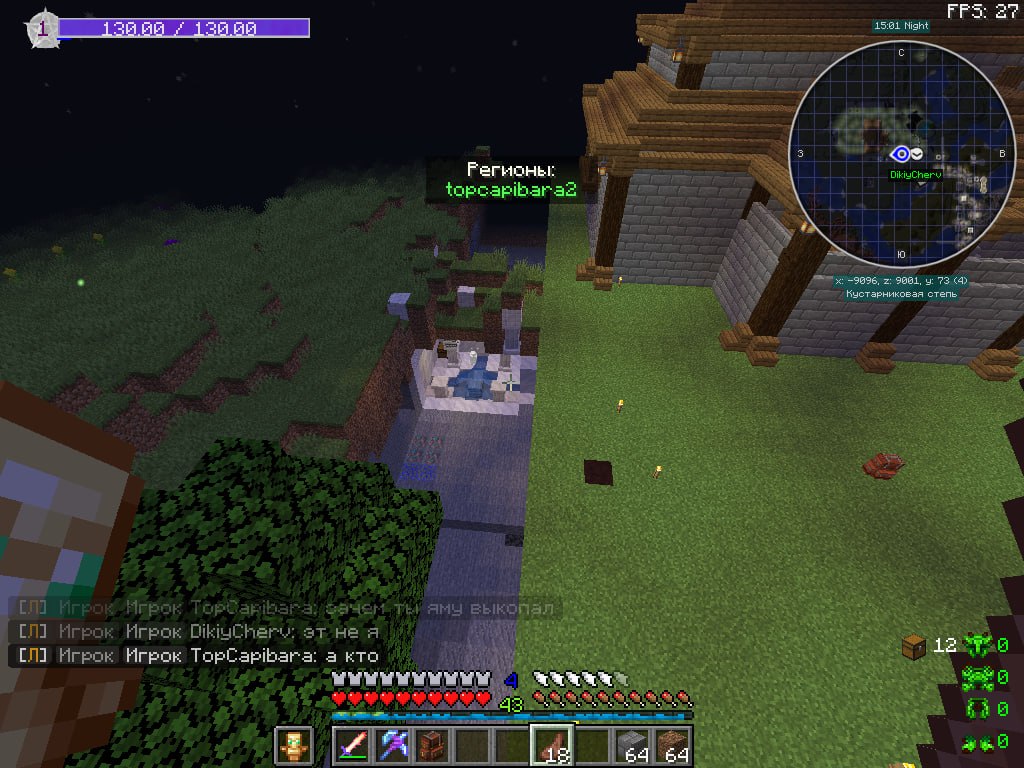
Task: Click the green chestplate armor status icon
Action: click(975, 680)
